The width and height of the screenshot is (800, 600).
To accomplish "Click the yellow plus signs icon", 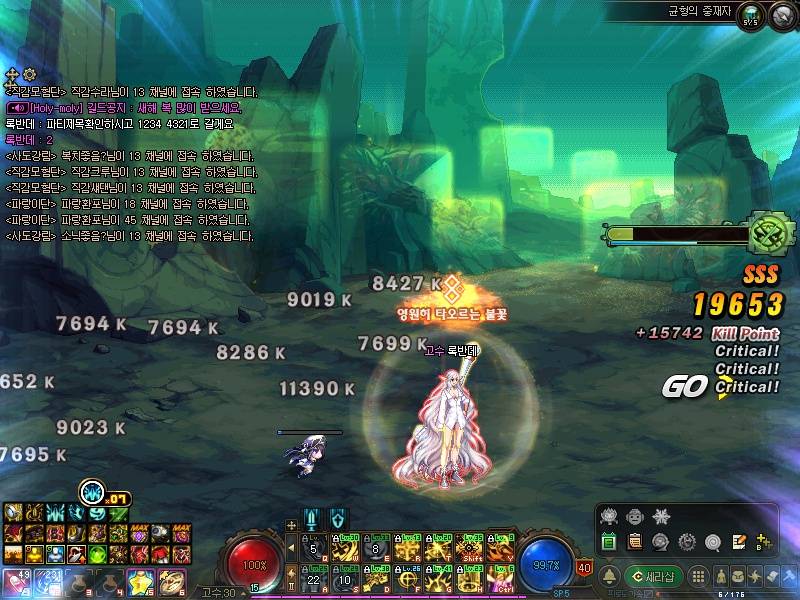I will 765,541.
